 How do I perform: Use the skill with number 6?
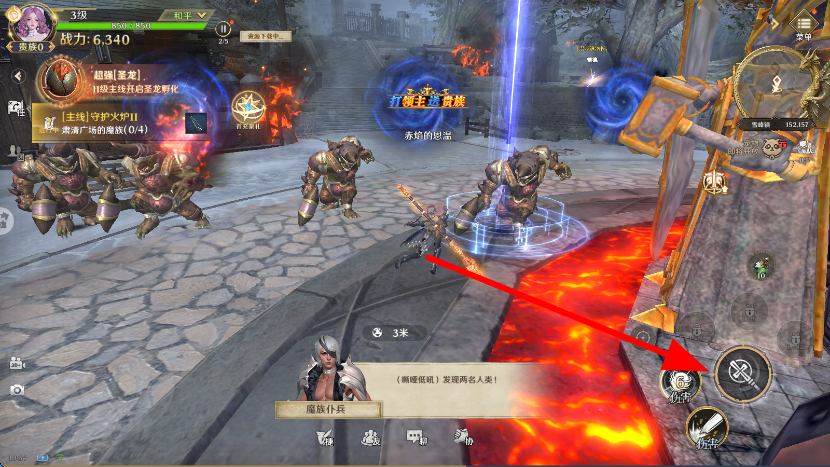pos(679,386)
